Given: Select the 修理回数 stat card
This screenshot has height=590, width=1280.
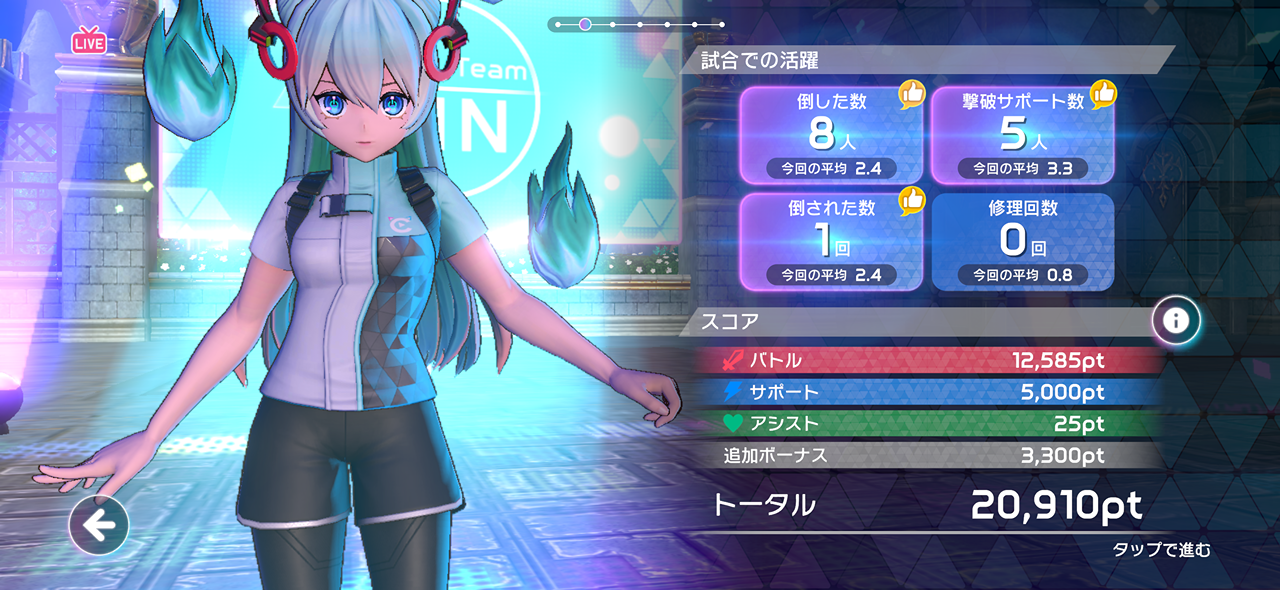Looking at the screenshot, I should point(1022,240).
